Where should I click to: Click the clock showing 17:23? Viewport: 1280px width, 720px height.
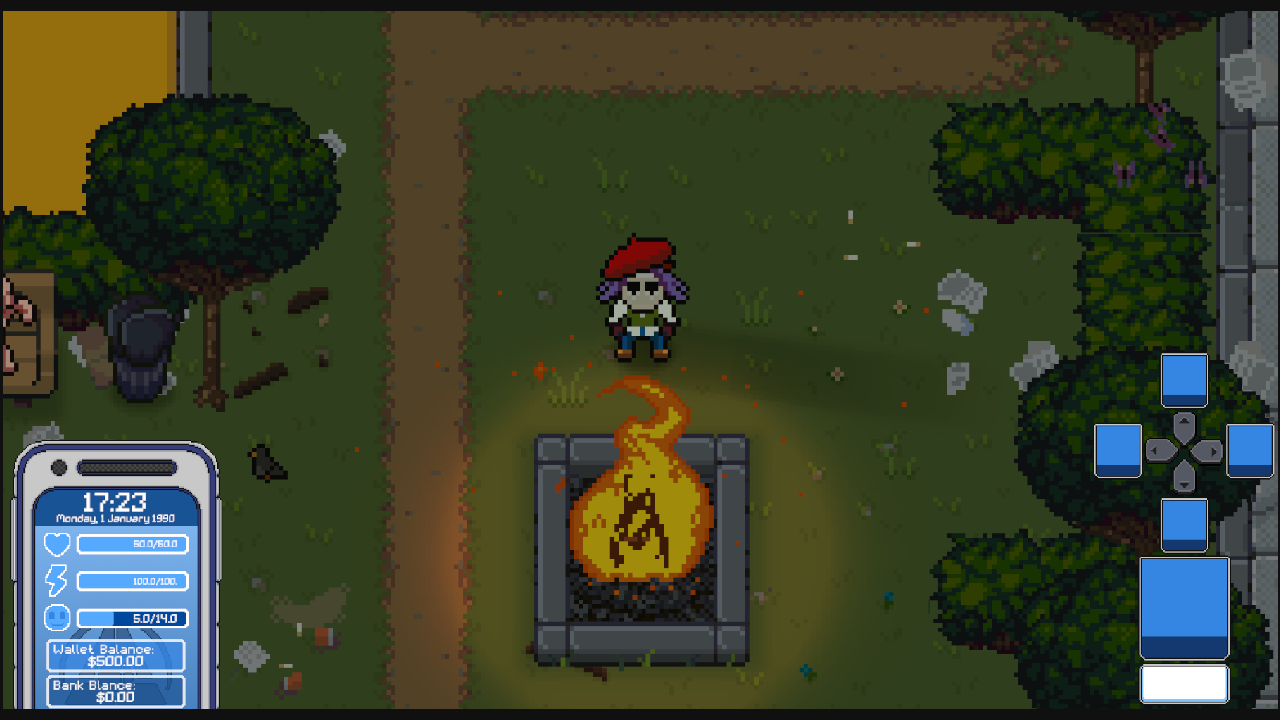[x=114, y=504]
